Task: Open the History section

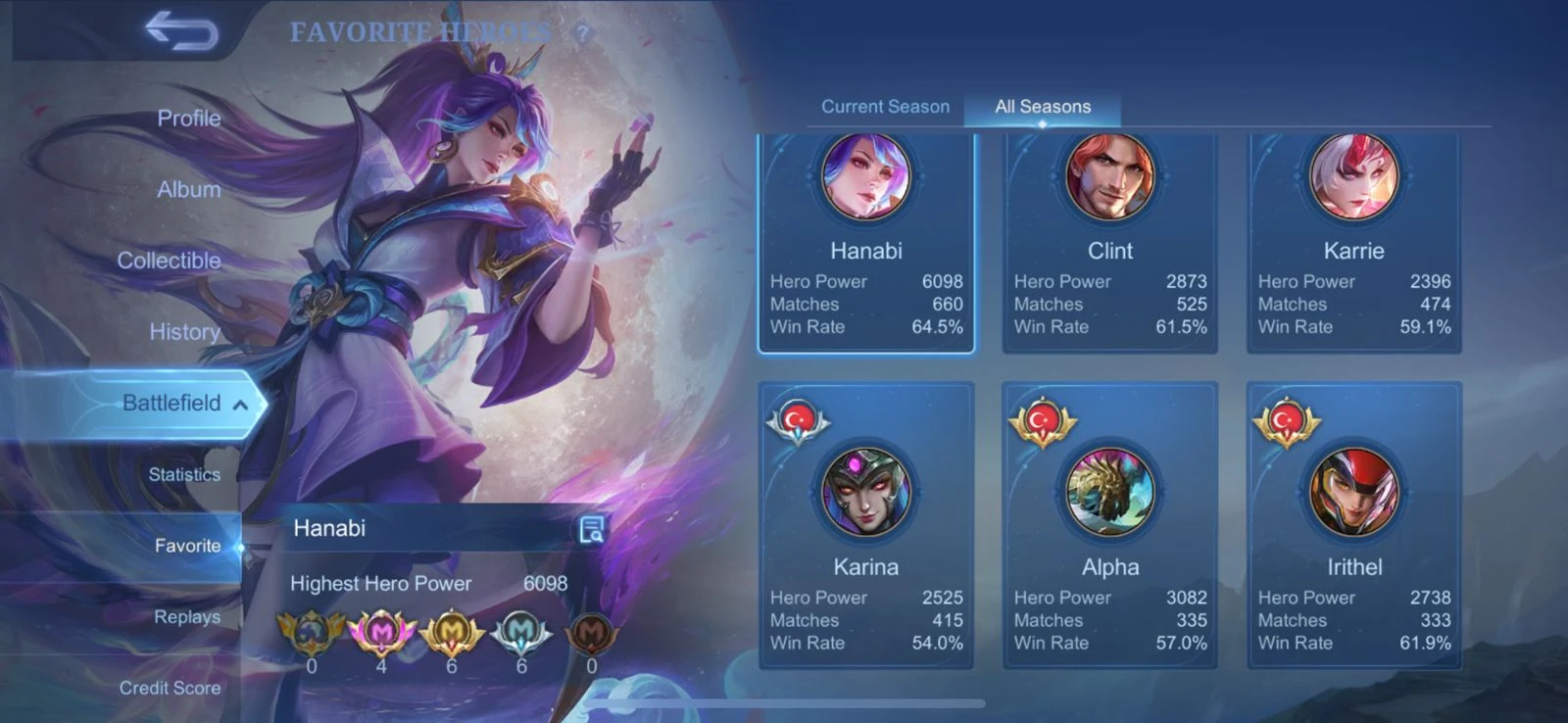Action: pyautogui.click(x=183, y=332)
